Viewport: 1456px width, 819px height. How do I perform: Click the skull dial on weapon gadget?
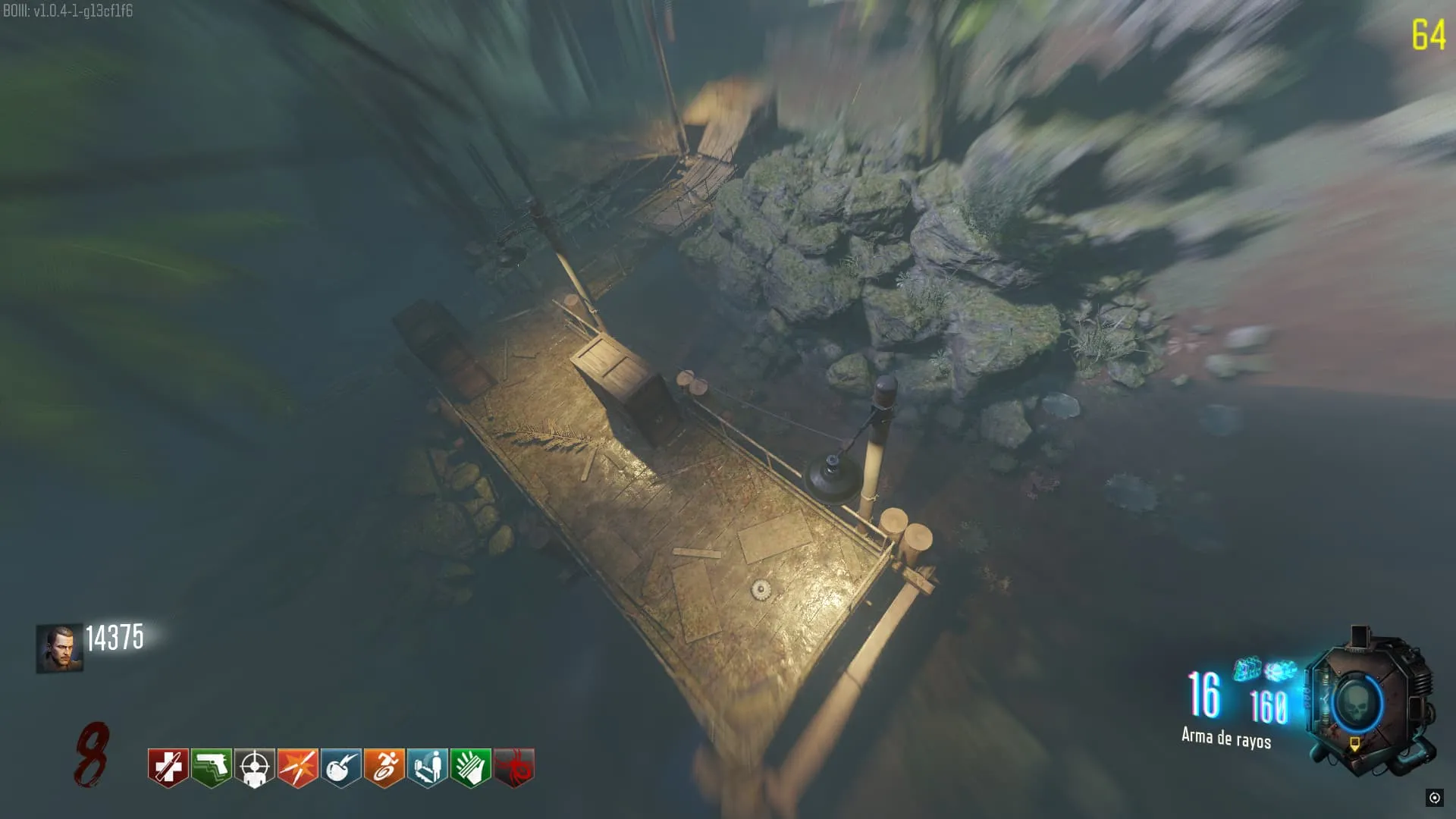click(x=1355, y=704)
